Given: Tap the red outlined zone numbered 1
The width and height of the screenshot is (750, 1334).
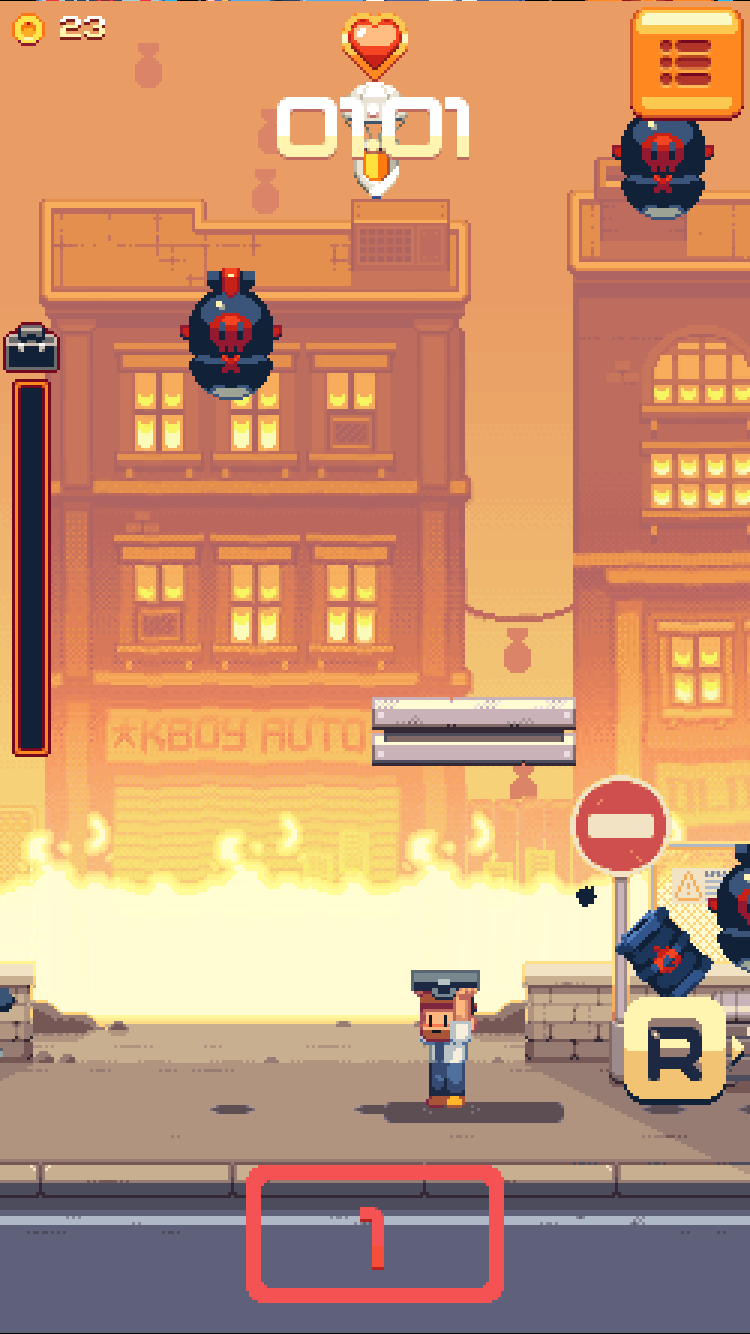Looking at the screenshot, I should point(374,1234).
